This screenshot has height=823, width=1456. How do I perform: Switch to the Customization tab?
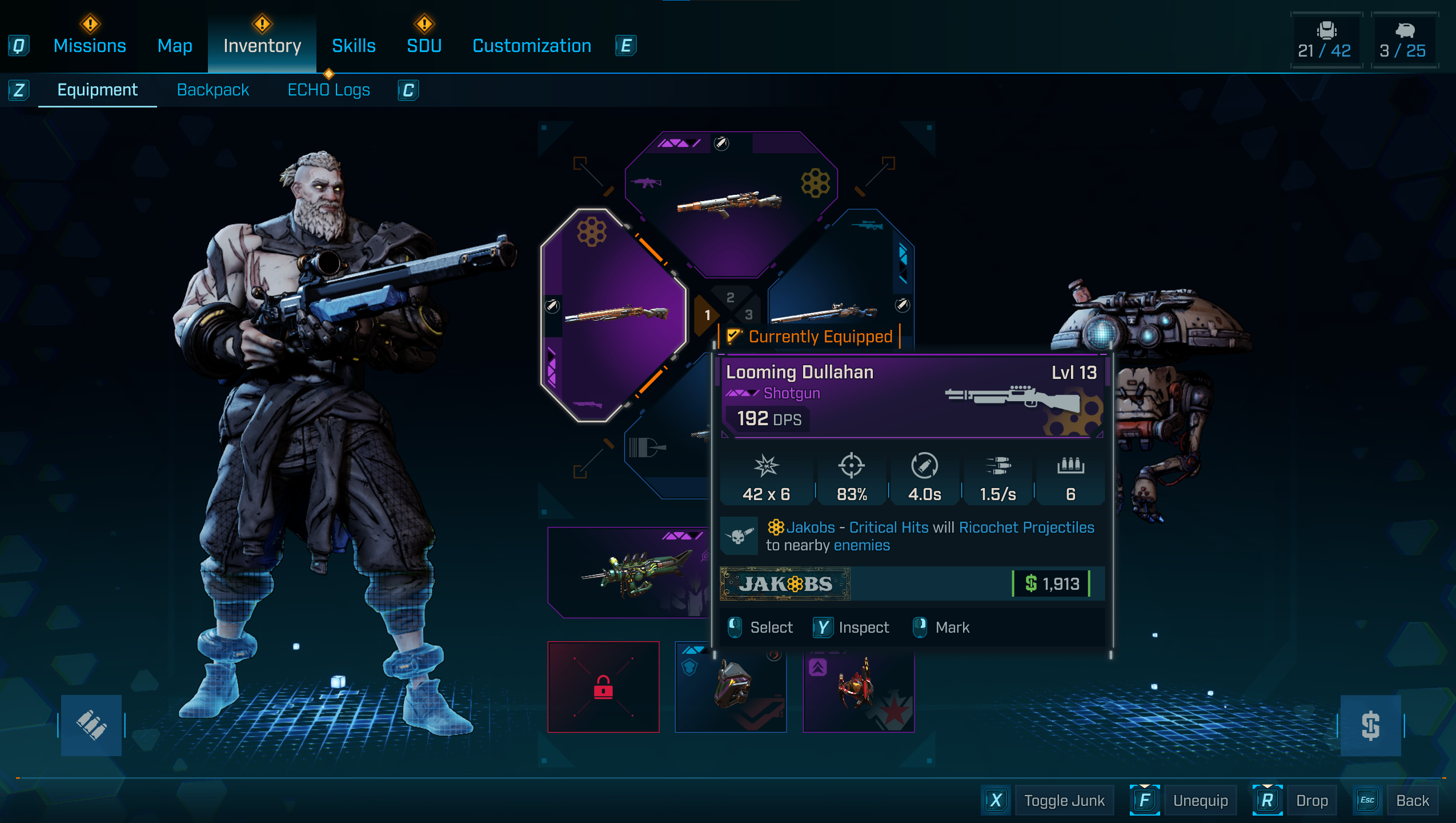coord(532,46)
